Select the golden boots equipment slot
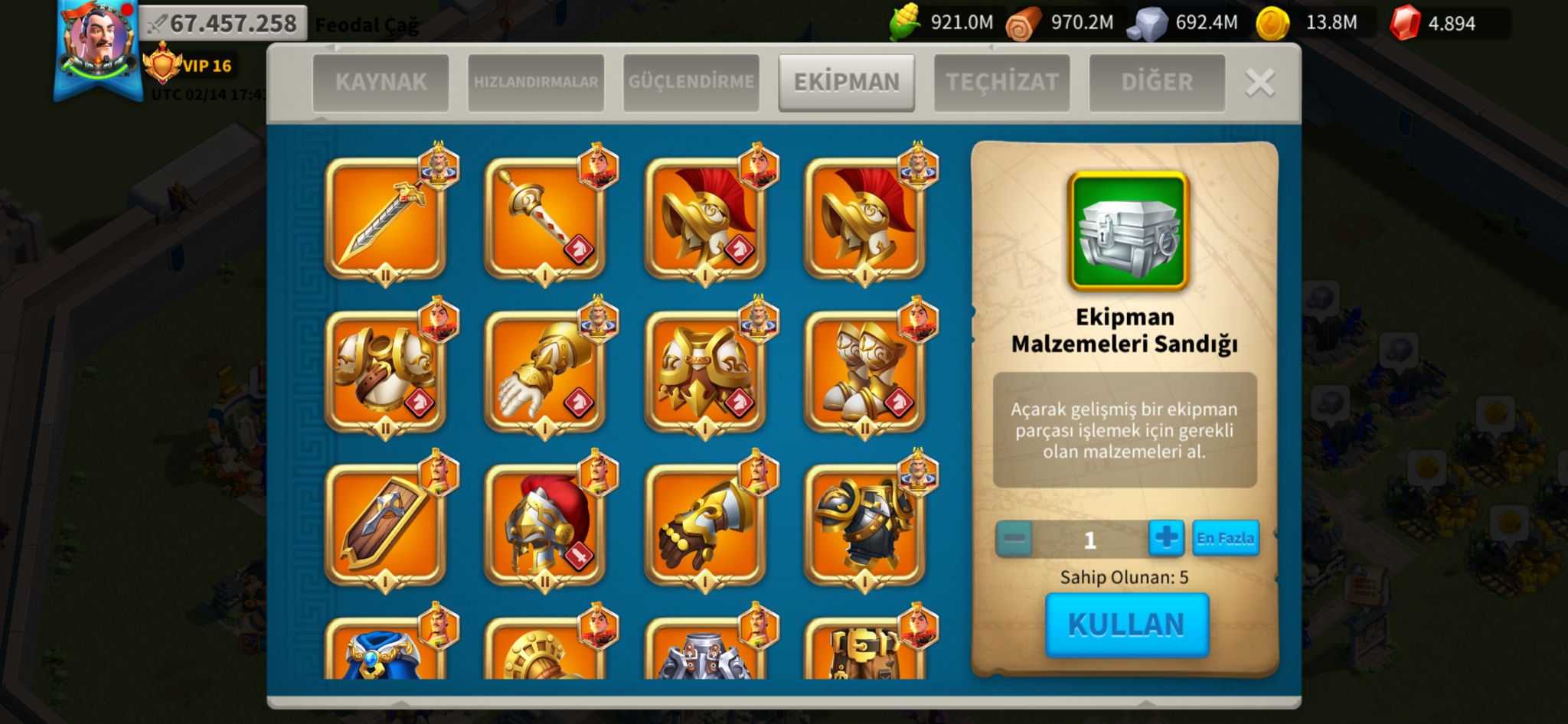 tap(864, 373)
